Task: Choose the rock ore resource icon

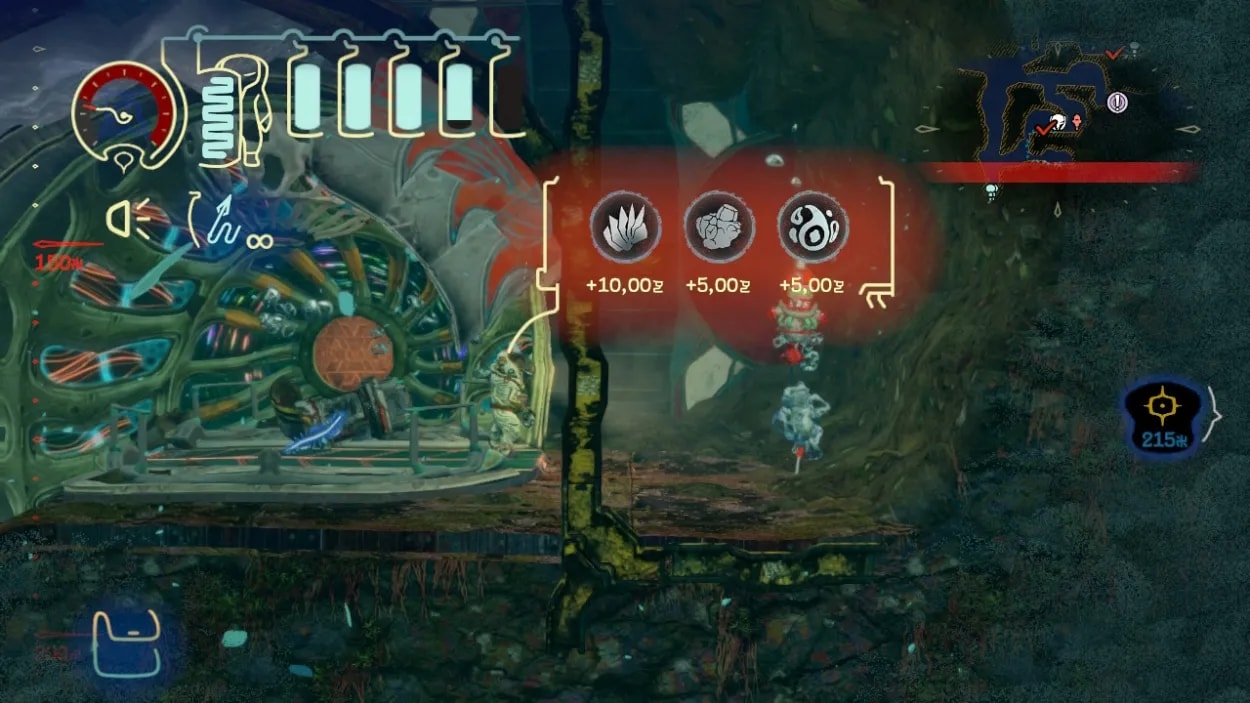Action: tap(719, 226)
